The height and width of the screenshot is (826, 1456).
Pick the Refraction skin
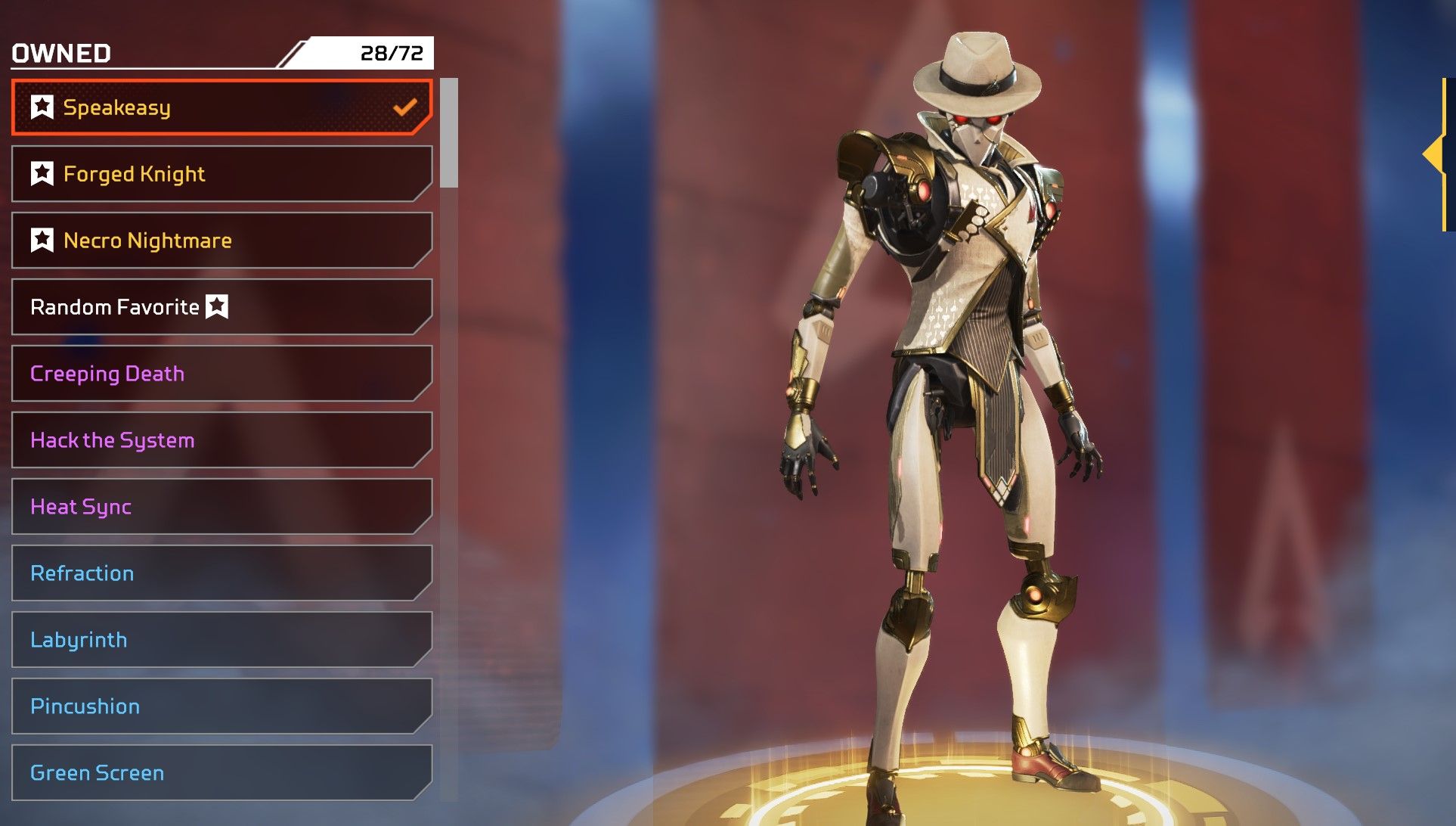click(221, 573)
